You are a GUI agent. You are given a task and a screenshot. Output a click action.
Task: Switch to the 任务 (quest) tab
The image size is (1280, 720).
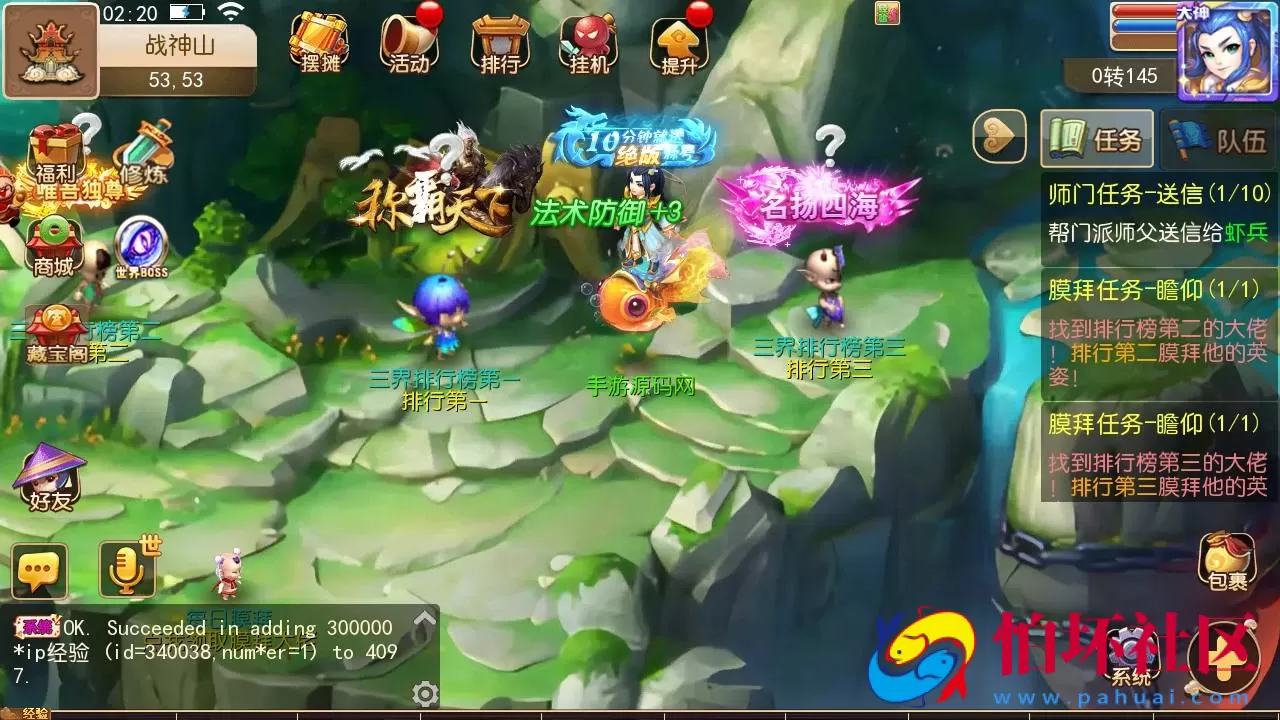point(1097,139)
